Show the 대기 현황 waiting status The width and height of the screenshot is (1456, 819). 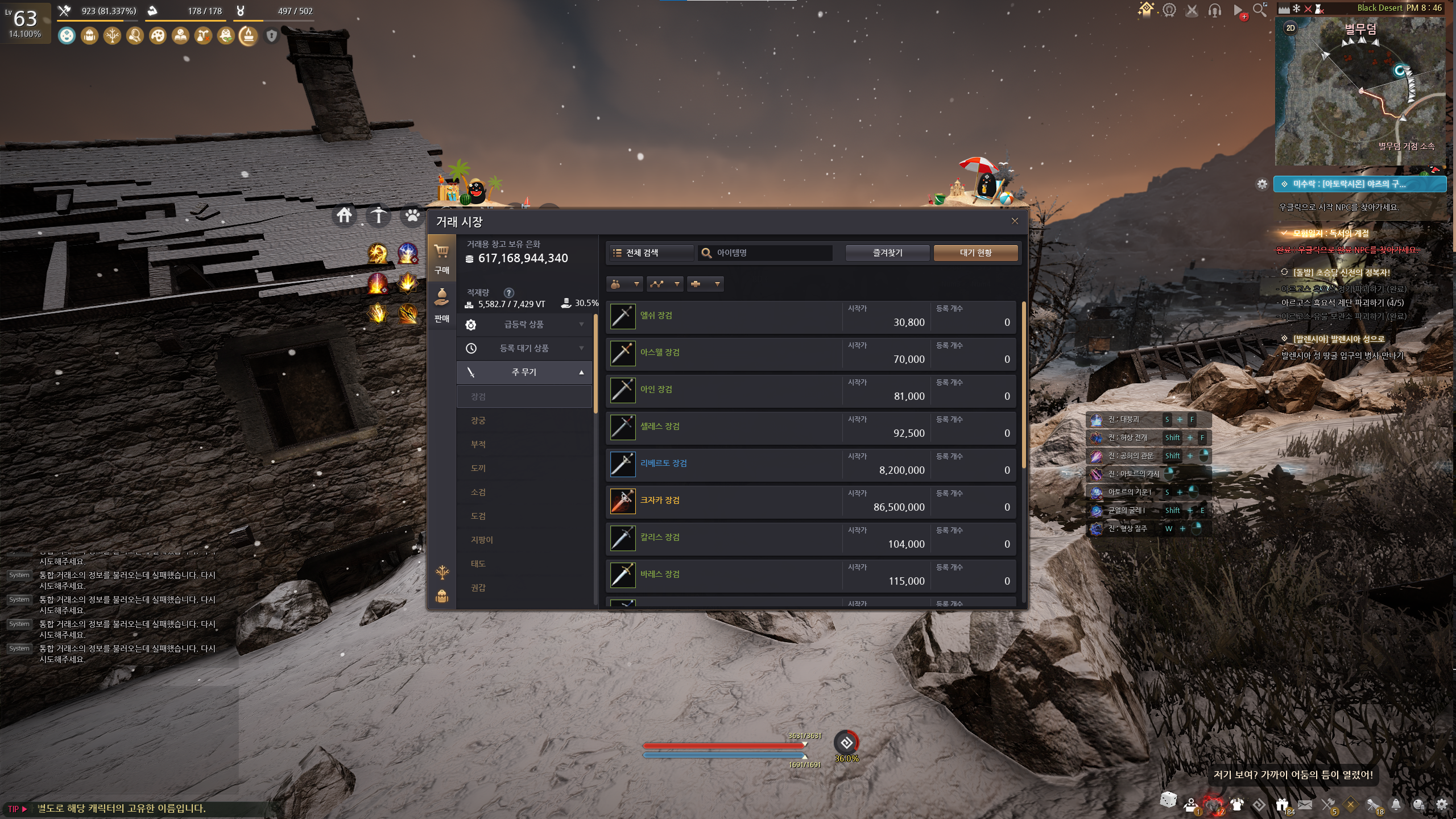pyautogui.click(x=975, y=253)
